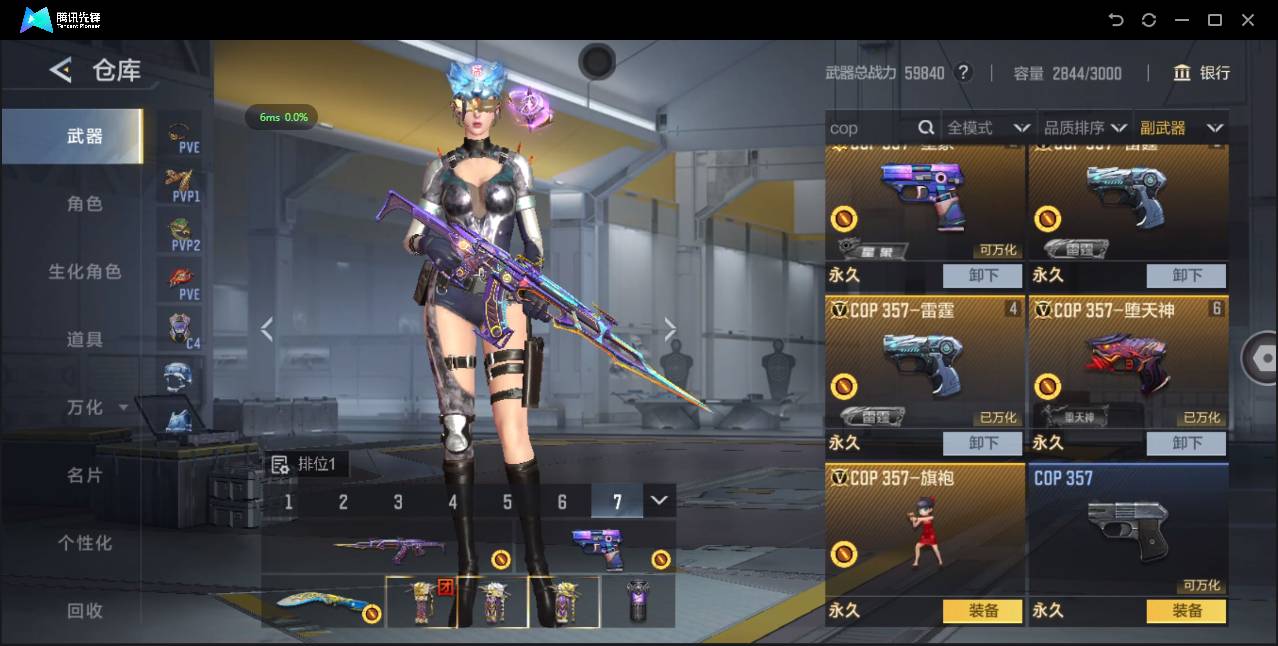
Task: Equip the COP 357-旗袍 pistol
Action: click(x=982, y=610)
